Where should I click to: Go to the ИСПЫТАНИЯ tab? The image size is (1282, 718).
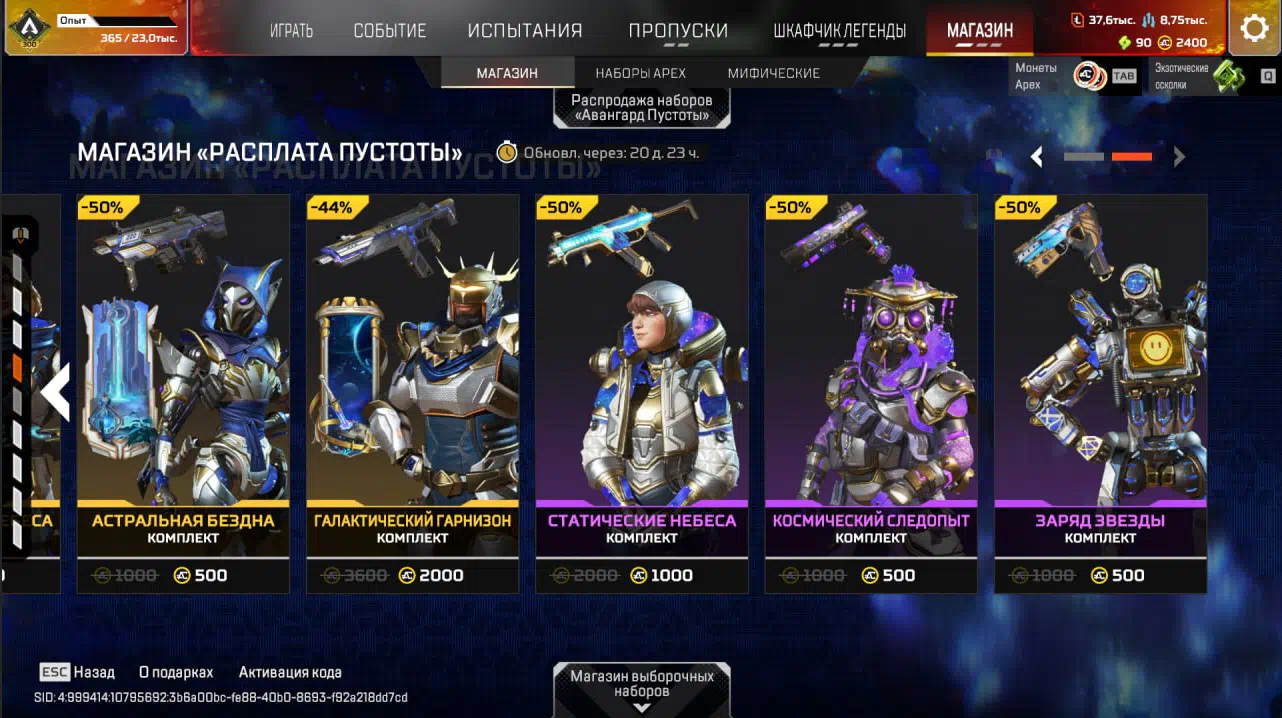point(525,31)
